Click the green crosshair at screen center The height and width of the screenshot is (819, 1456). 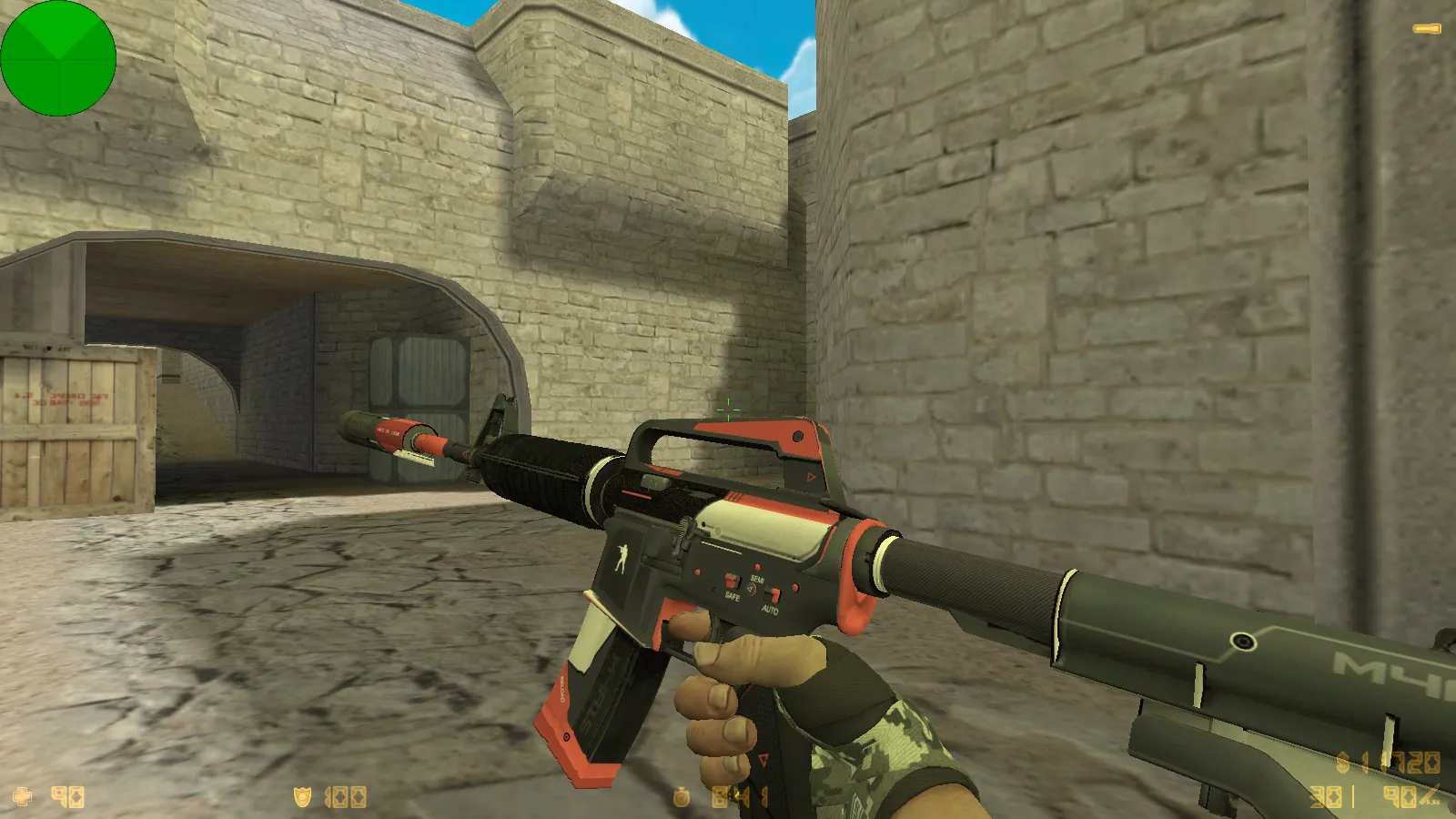click(728, 409)
